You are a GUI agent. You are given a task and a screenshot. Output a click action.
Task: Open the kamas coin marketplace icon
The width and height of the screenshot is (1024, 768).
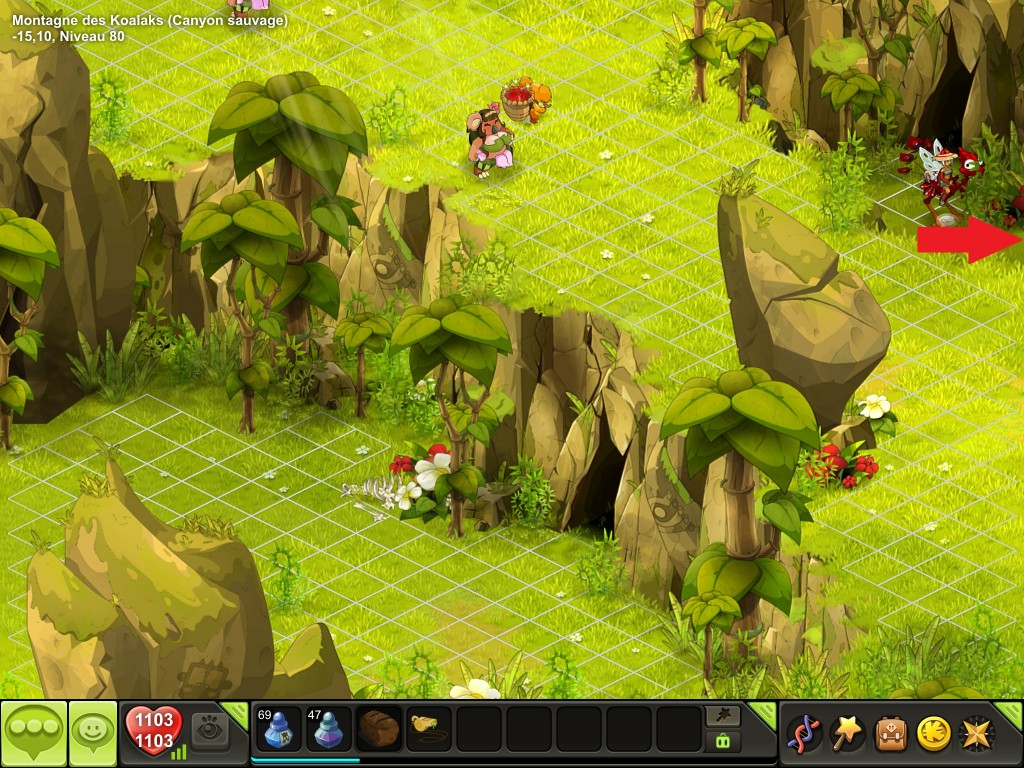[x=934, y=733]
